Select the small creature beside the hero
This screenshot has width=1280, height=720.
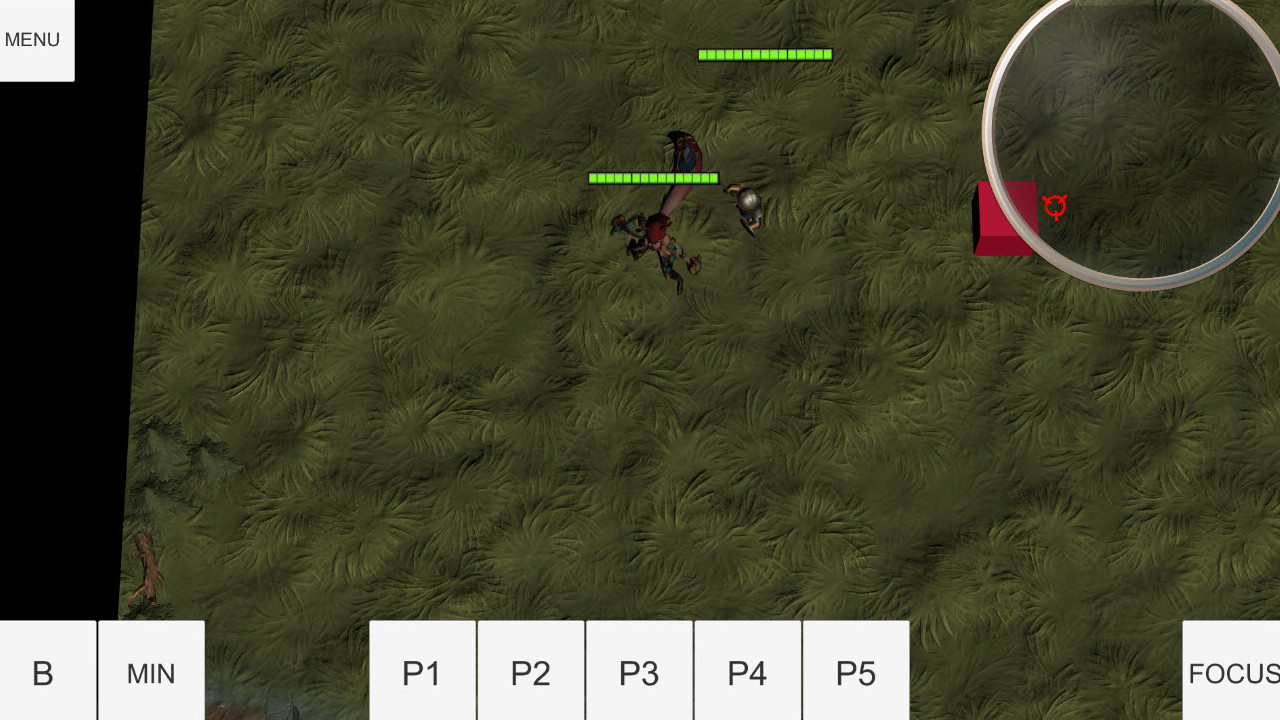[626, 226]
